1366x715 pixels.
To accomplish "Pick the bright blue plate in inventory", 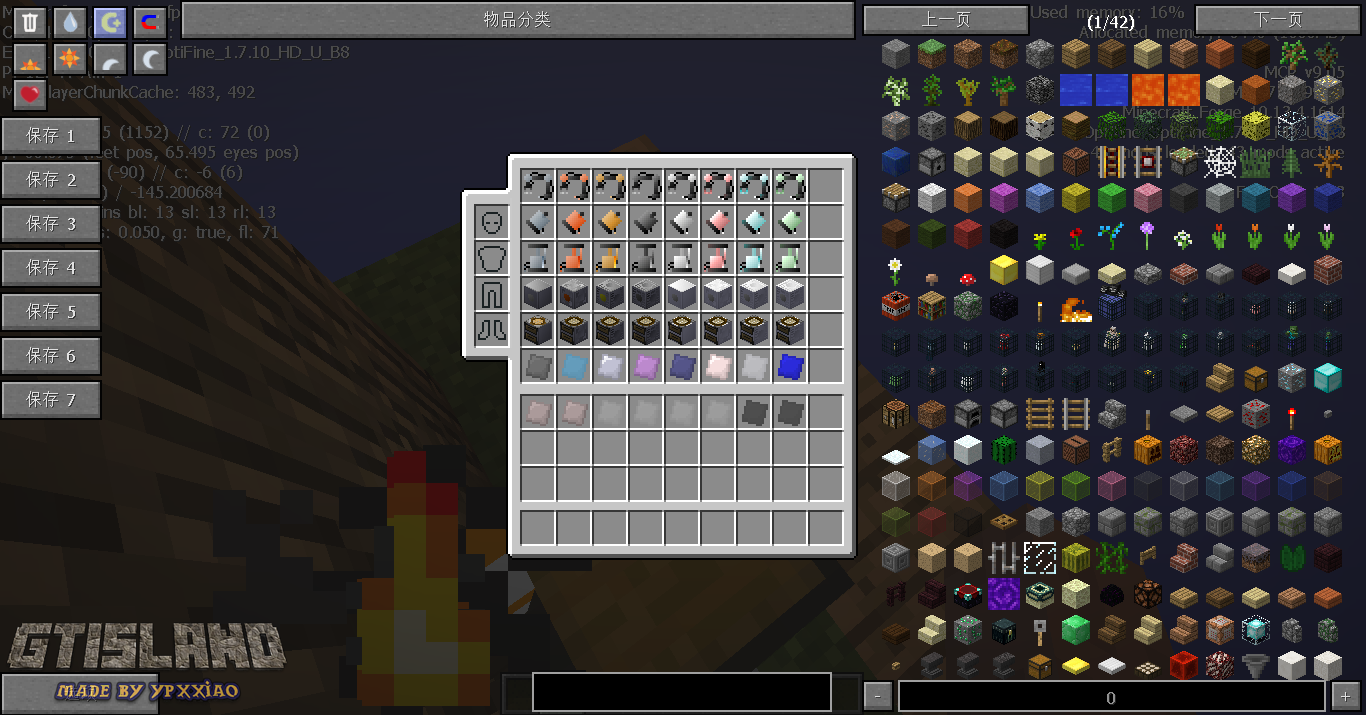I will pyautogui.click(x=791, y=367).
